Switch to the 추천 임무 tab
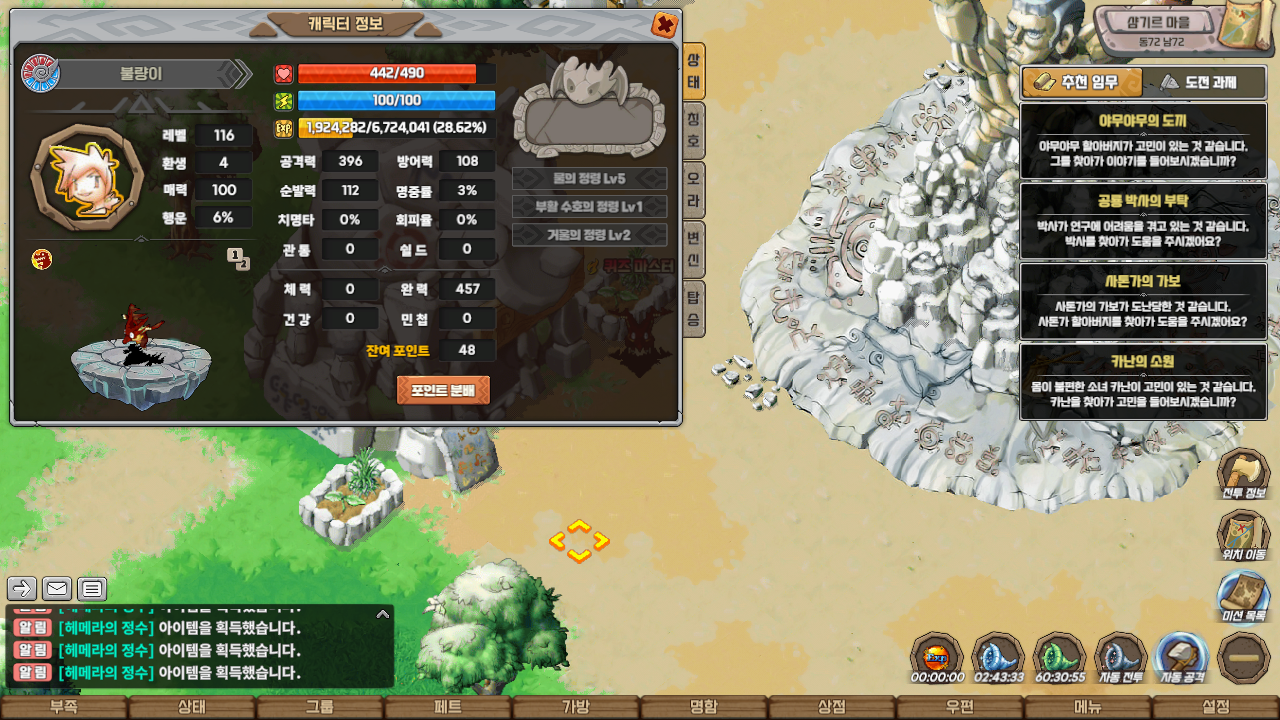 [1075, 82]
